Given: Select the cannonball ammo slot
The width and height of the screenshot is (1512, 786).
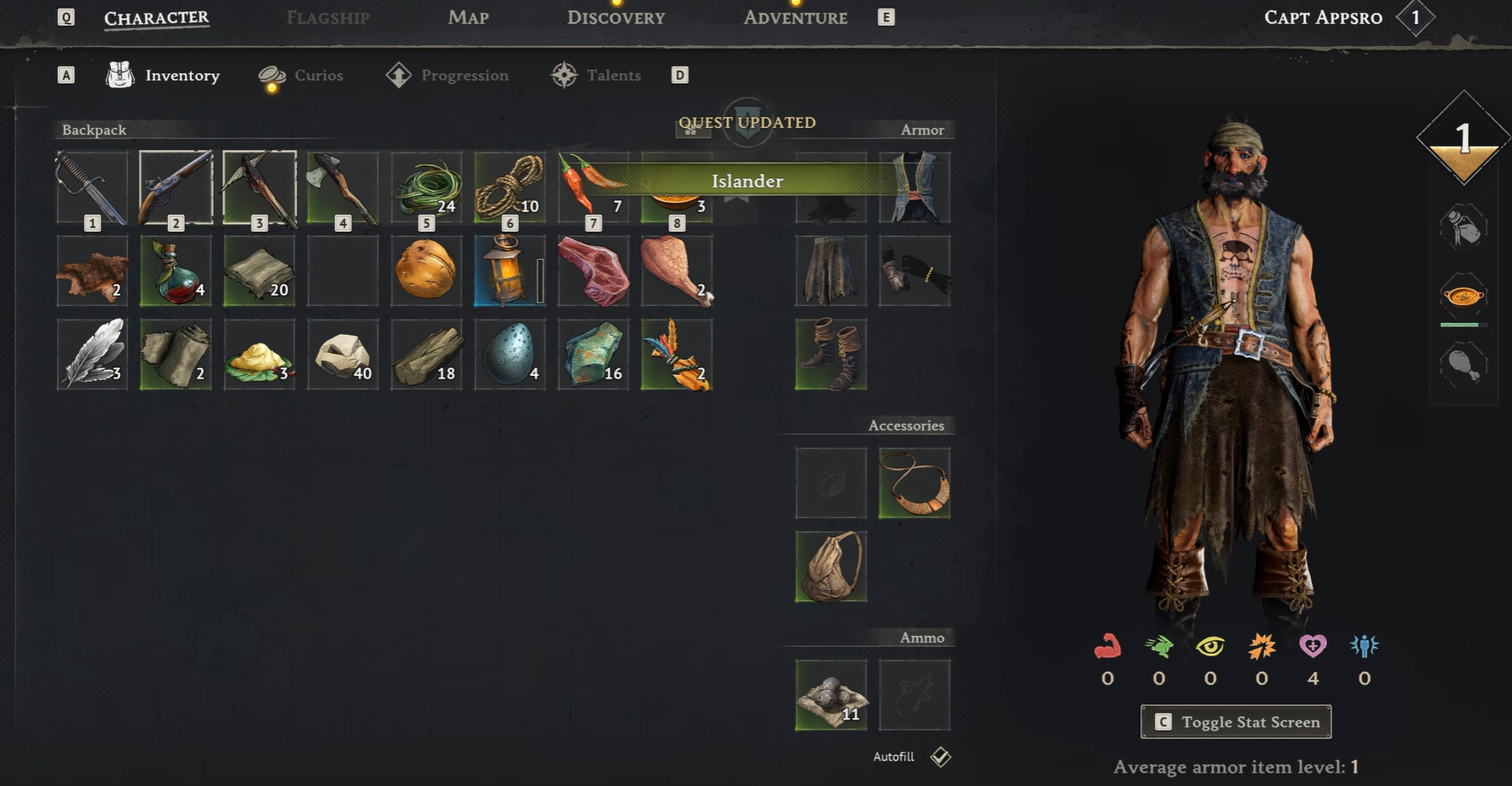Looking at the screenshot, I should 831,695.
